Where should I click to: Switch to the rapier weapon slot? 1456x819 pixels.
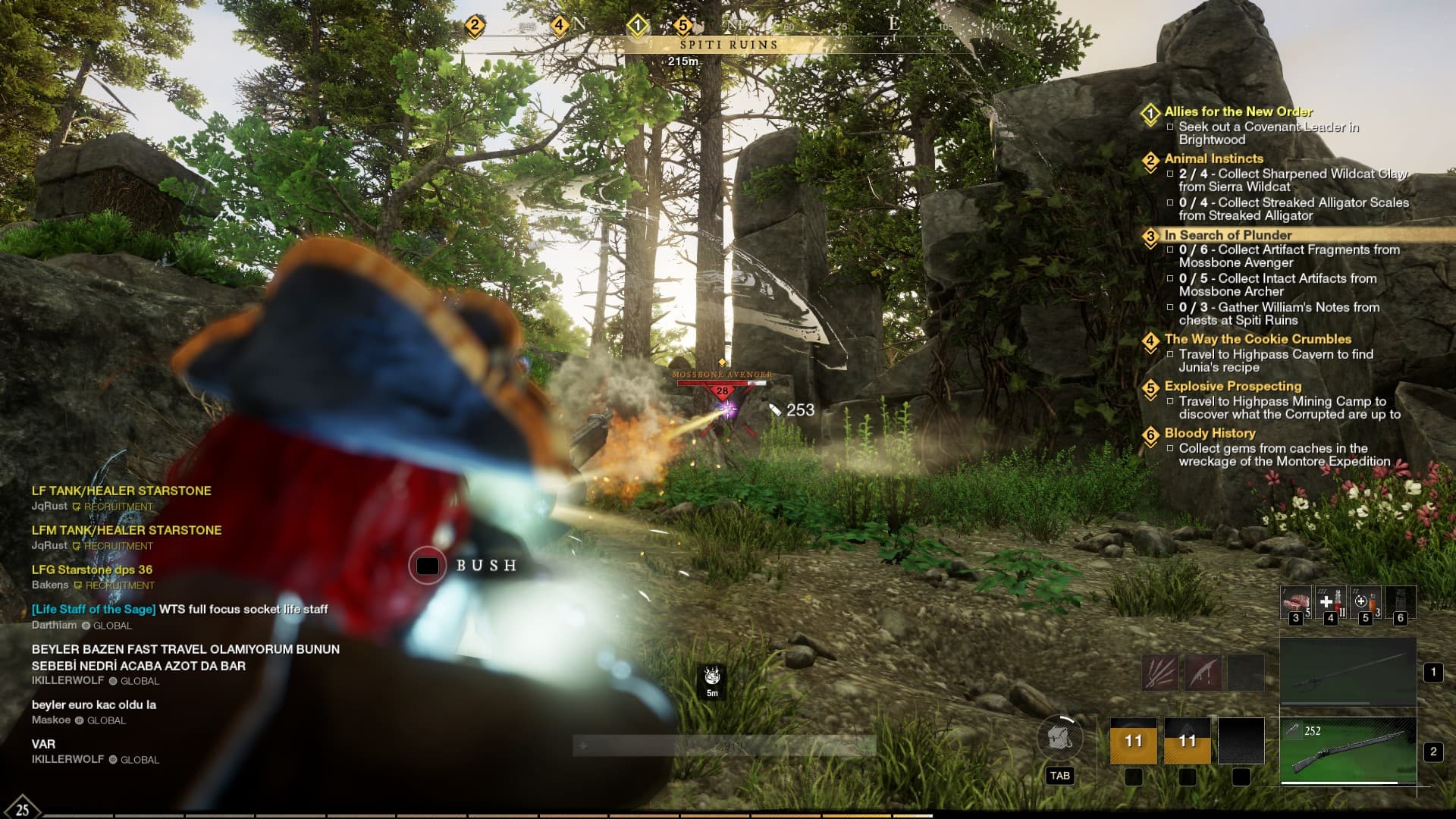coord(1348,672)
